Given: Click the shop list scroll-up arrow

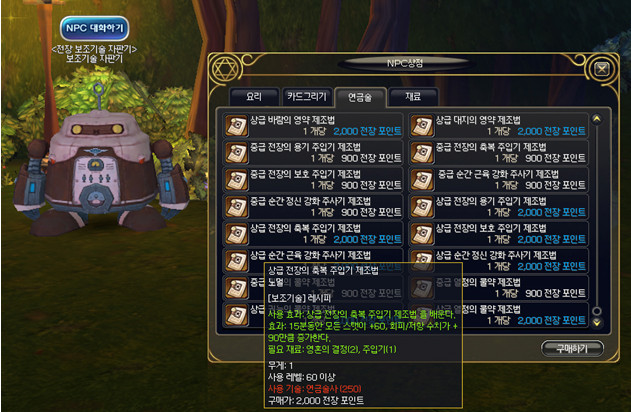Looking at the screenshot, I should 597,118.
